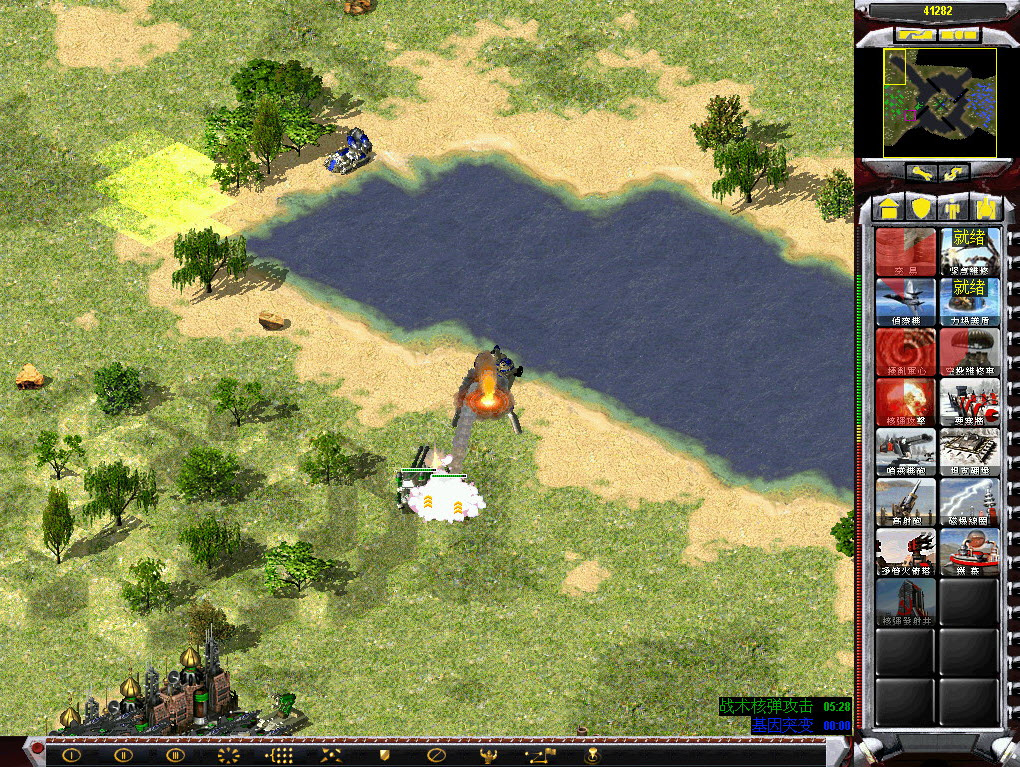Image resolution: width=1020 pixels, height=767 pixels.
Task: Select control group I button
Action: point(71,755)
